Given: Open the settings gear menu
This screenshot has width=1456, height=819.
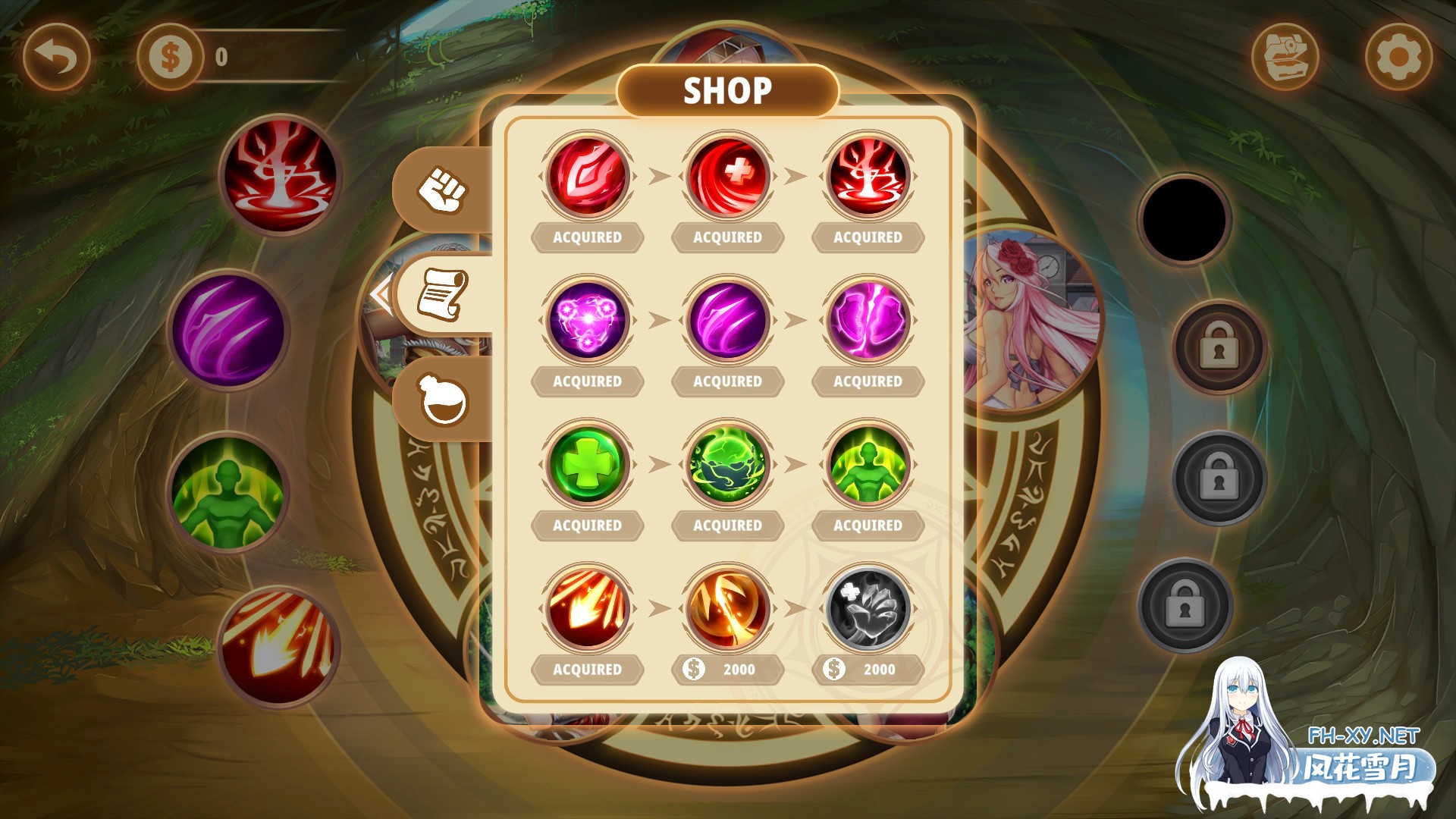Looking at the screenshot, I should coord(1398,57).
